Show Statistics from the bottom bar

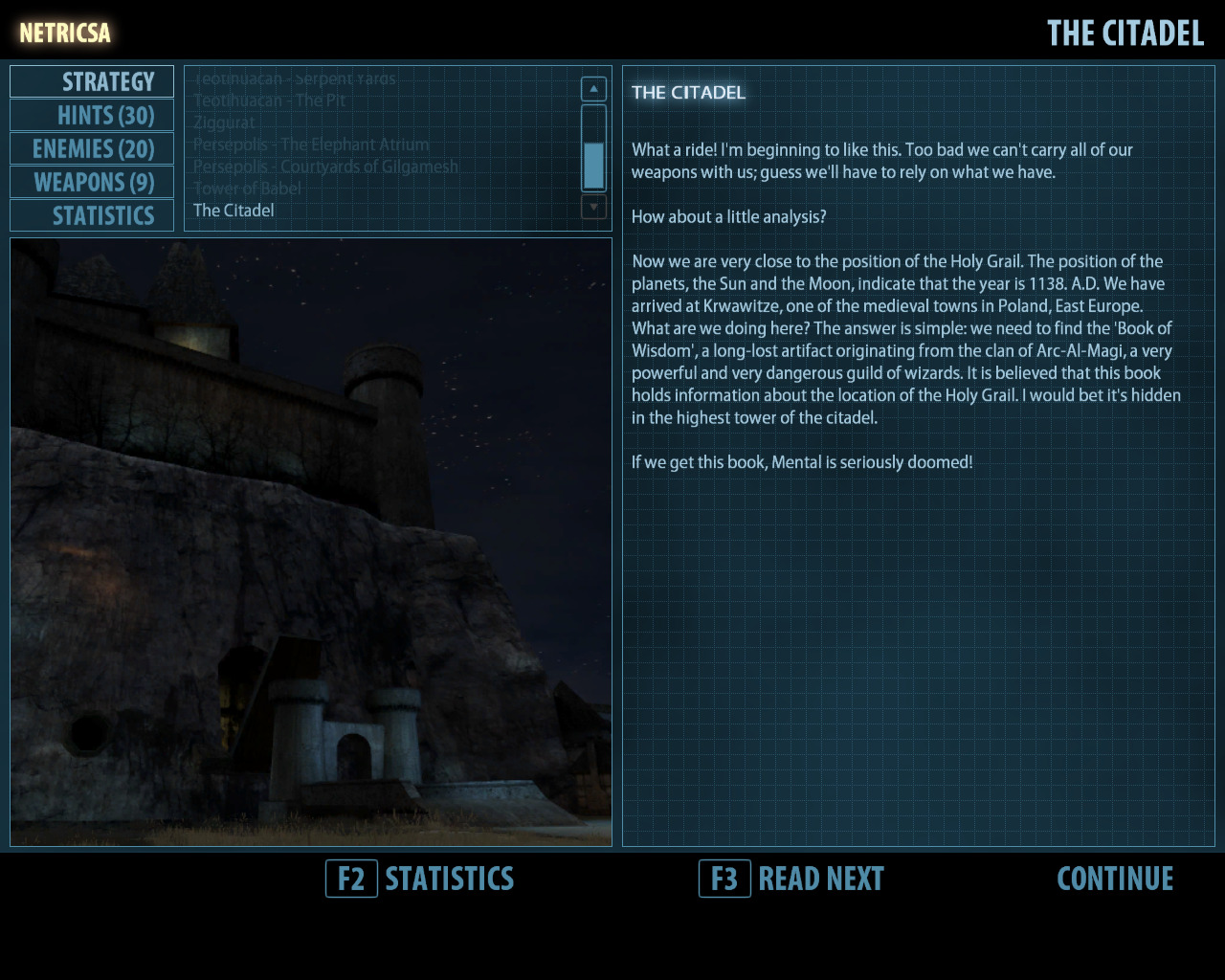pos(420,879)
